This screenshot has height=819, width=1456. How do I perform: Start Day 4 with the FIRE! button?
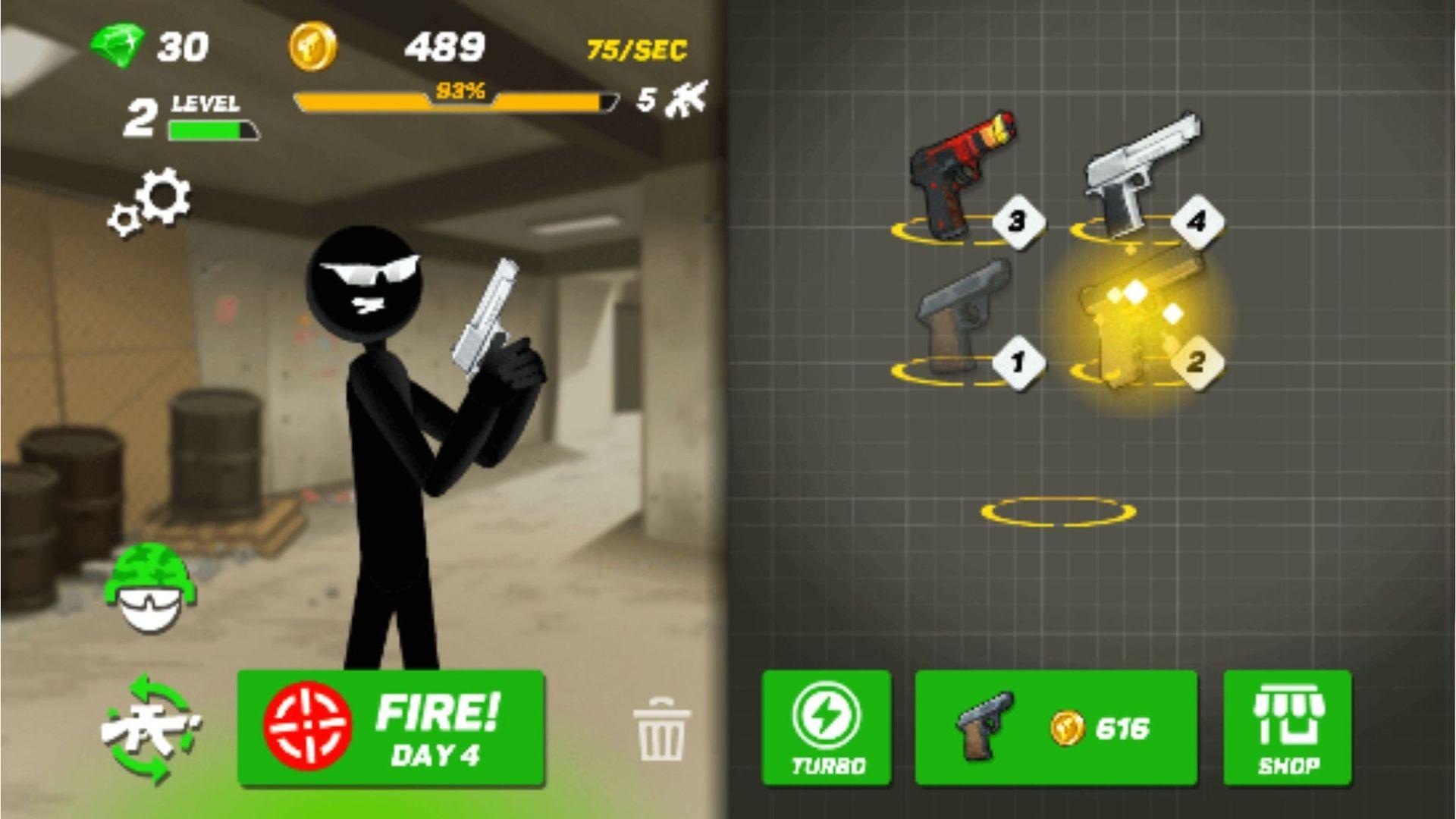click(391, 728)
